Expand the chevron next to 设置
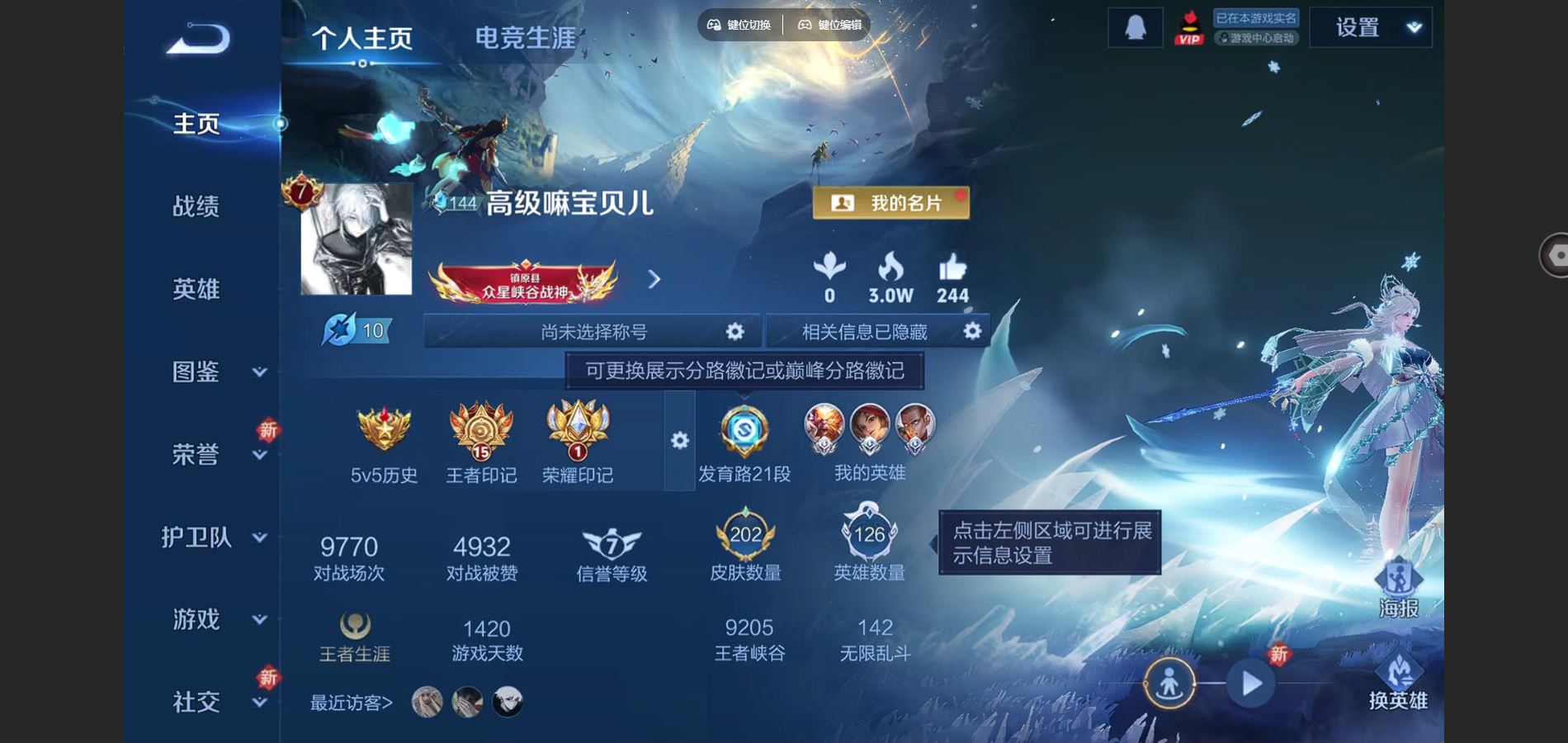 click(1413, 26)
